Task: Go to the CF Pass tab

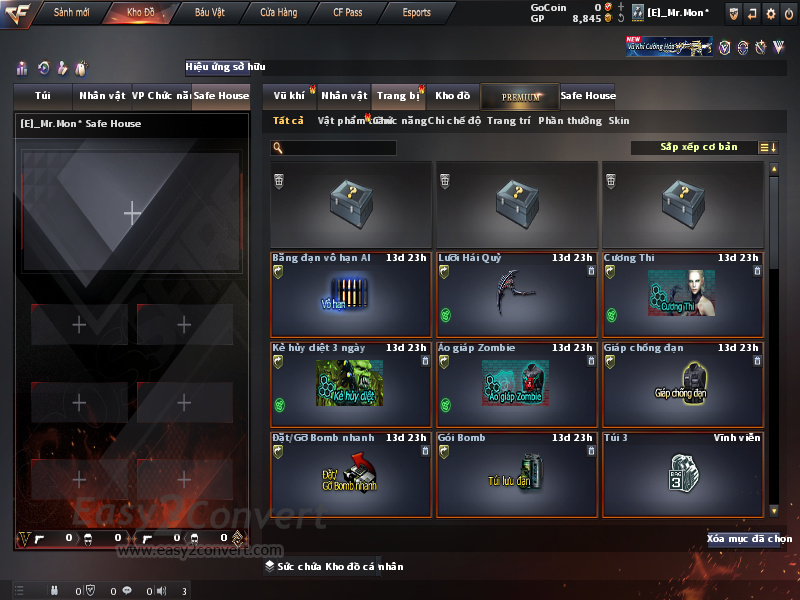Action: pos(348,13)
